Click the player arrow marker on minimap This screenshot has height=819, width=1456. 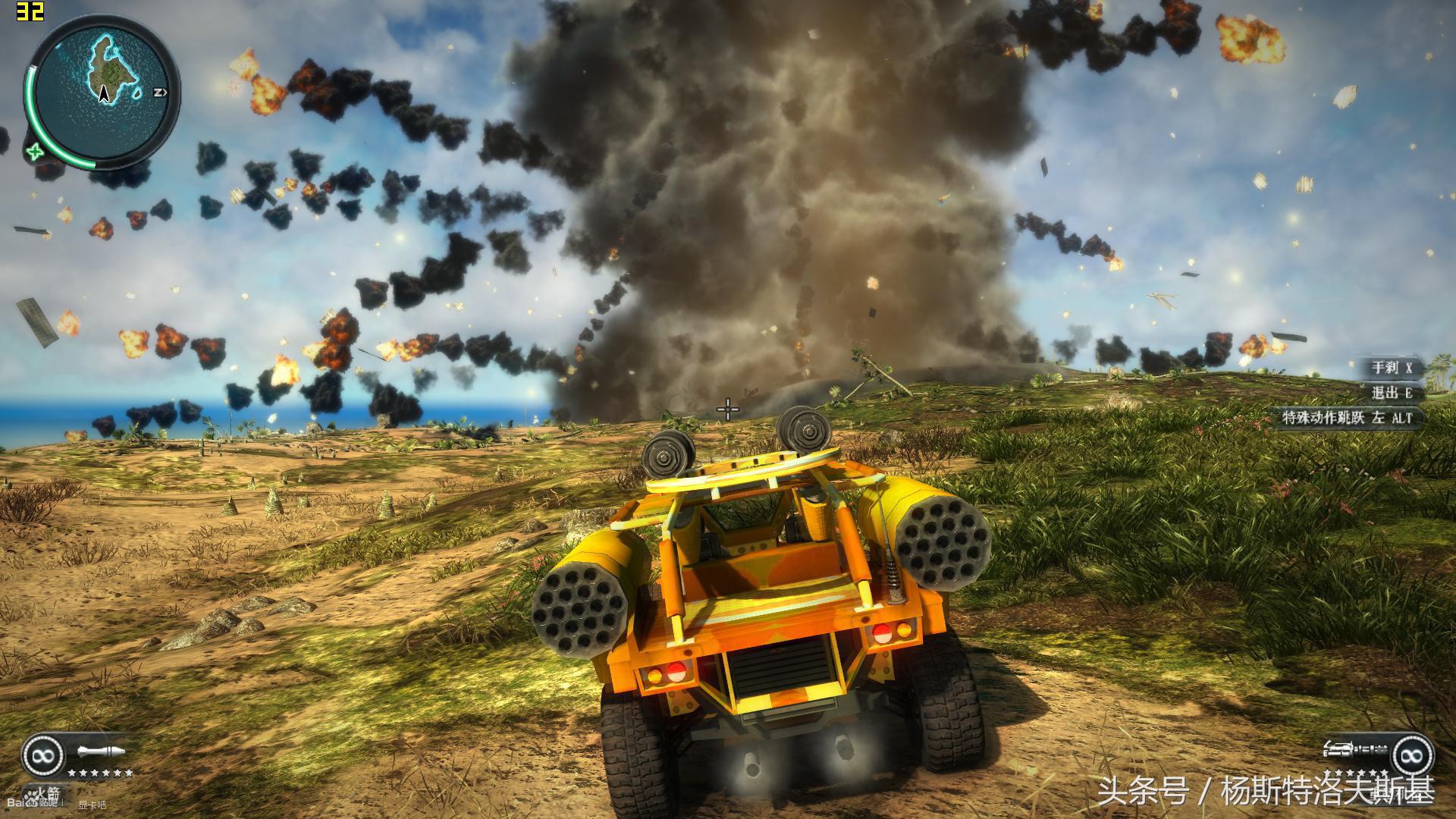[105, 94]
